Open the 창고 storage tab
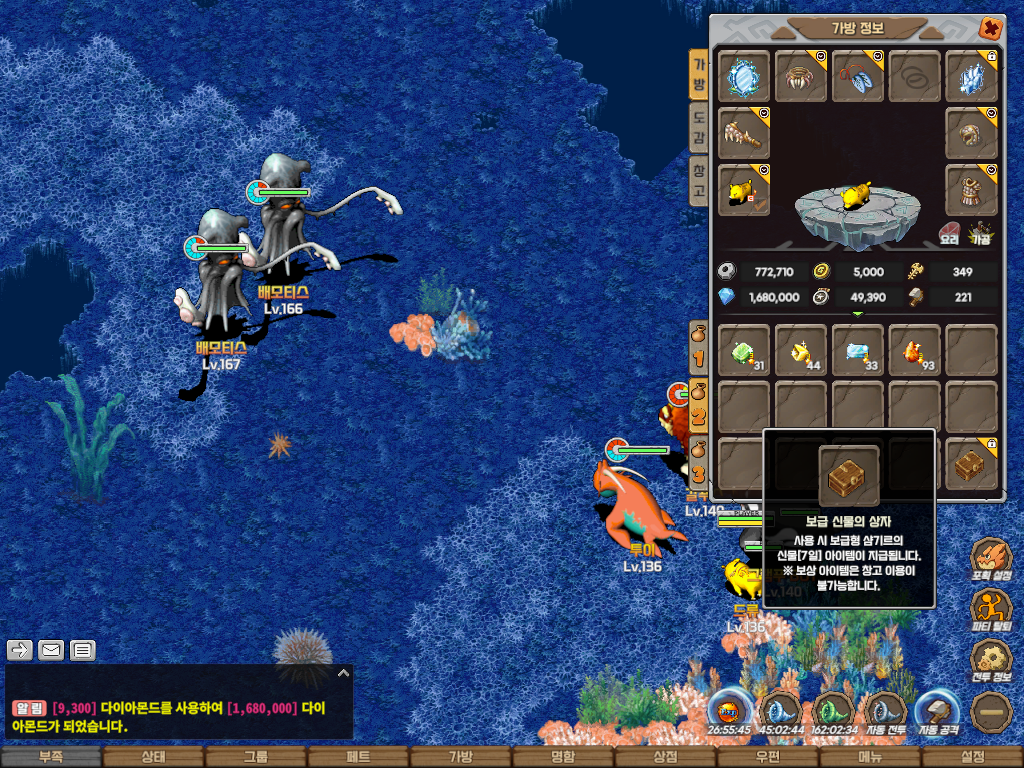Screen dimensions: 1024x768 700,181
